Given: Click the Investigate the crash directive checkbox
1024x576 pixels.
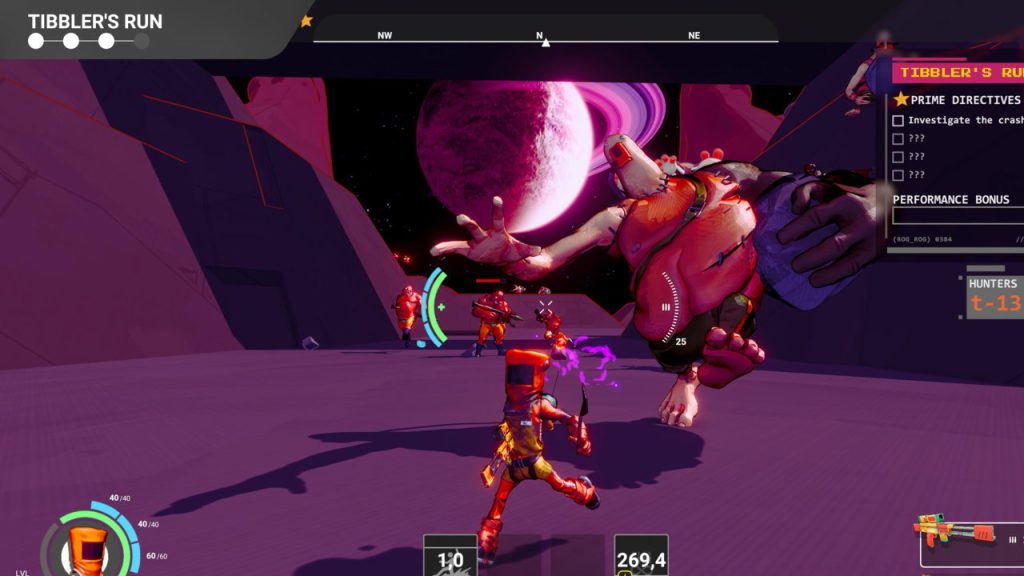Looking at the screenshot, I should [x=897, y=121].
